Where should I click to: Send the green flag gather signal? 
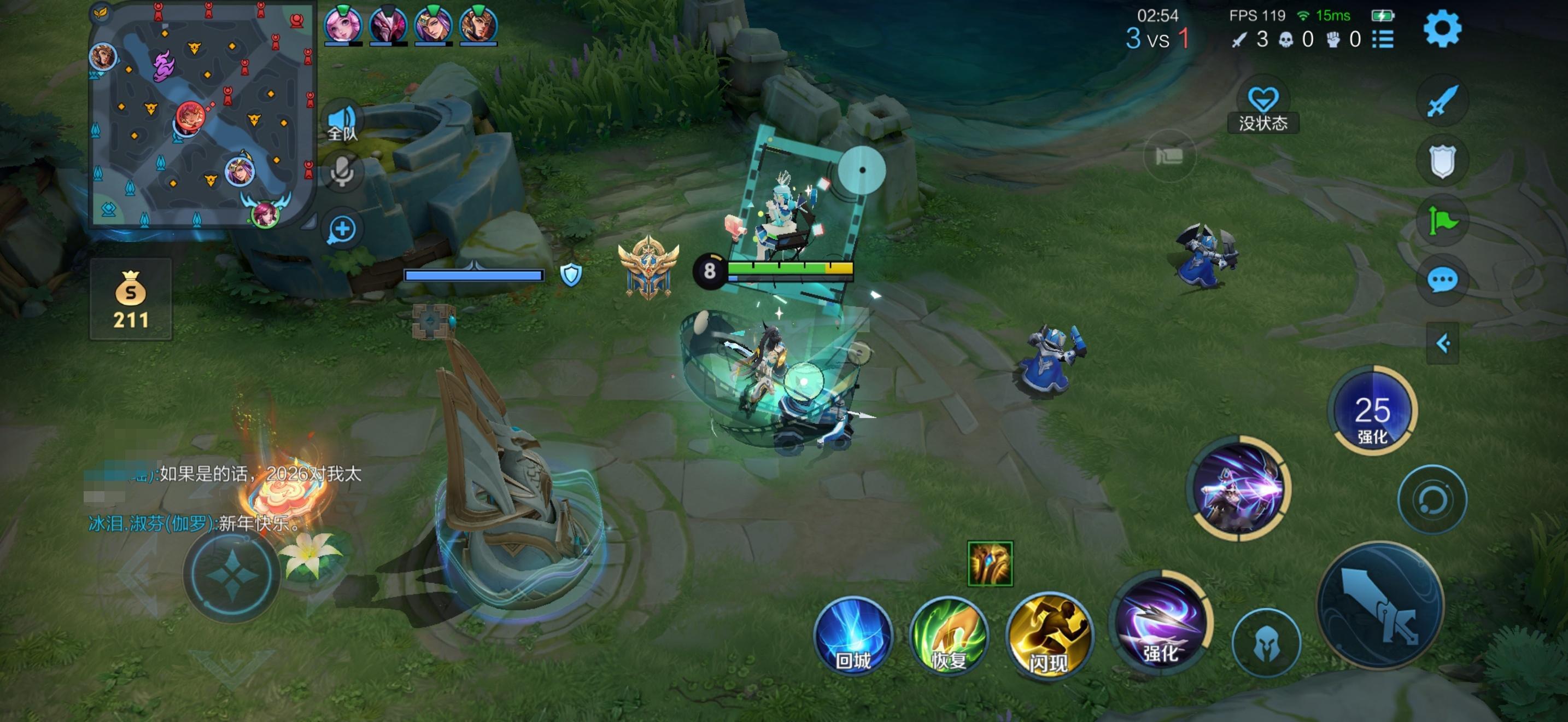pos(1442,220)
